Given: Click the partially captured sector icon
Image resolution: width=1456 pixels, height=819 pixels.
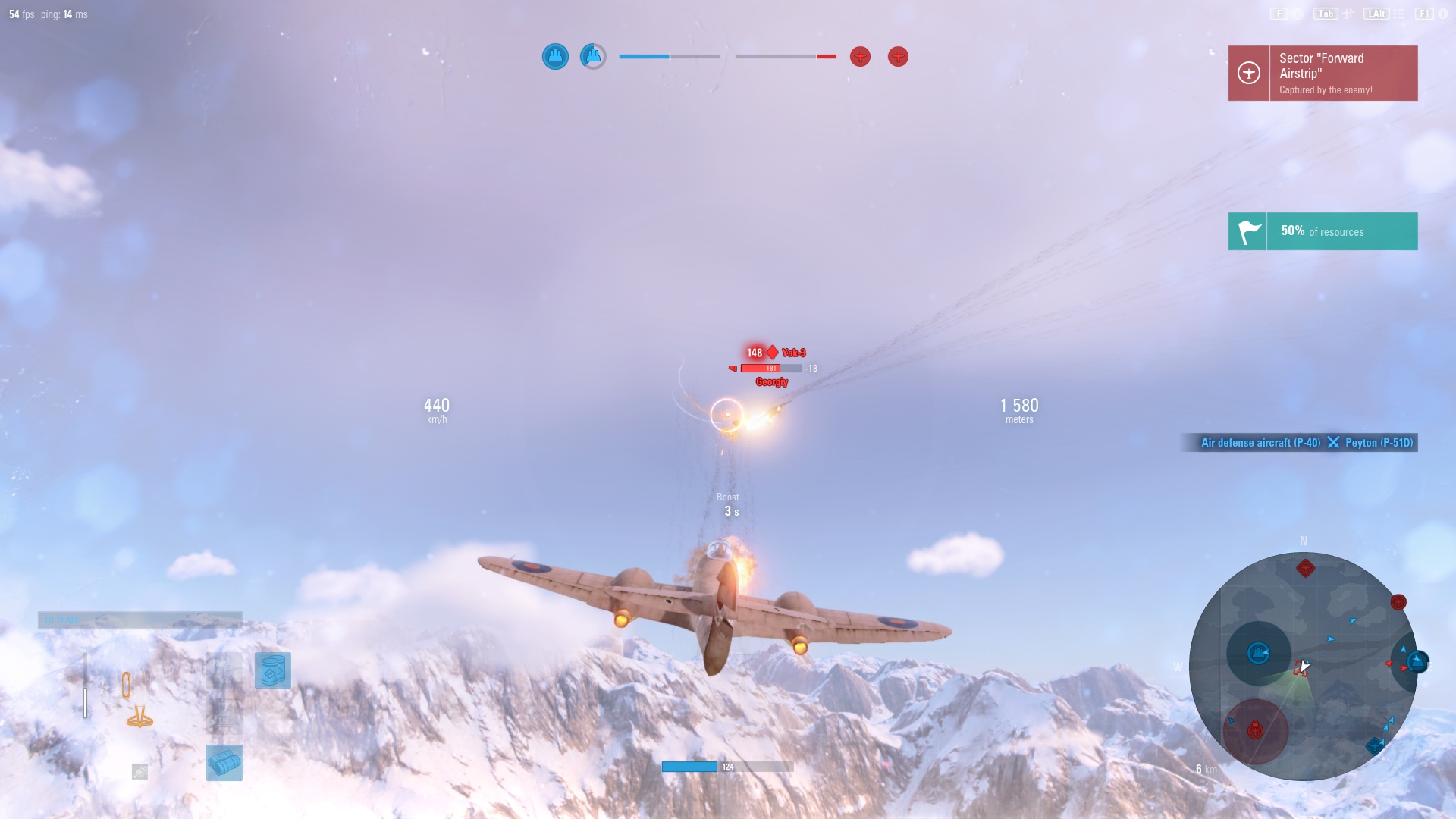Looking at the screenshot, I should [x=594, y=55].
